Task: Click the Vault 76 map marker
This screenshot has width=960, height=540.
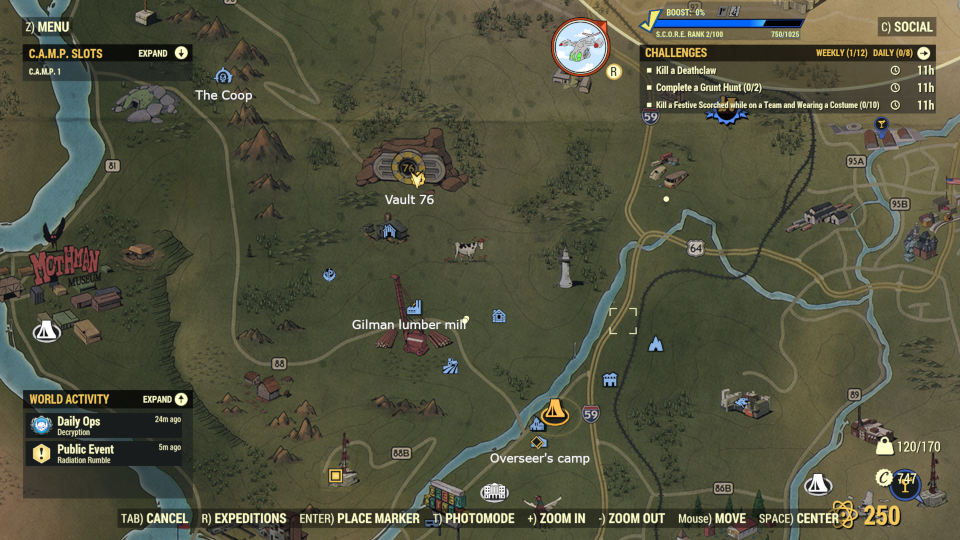Action: [408, 172]
